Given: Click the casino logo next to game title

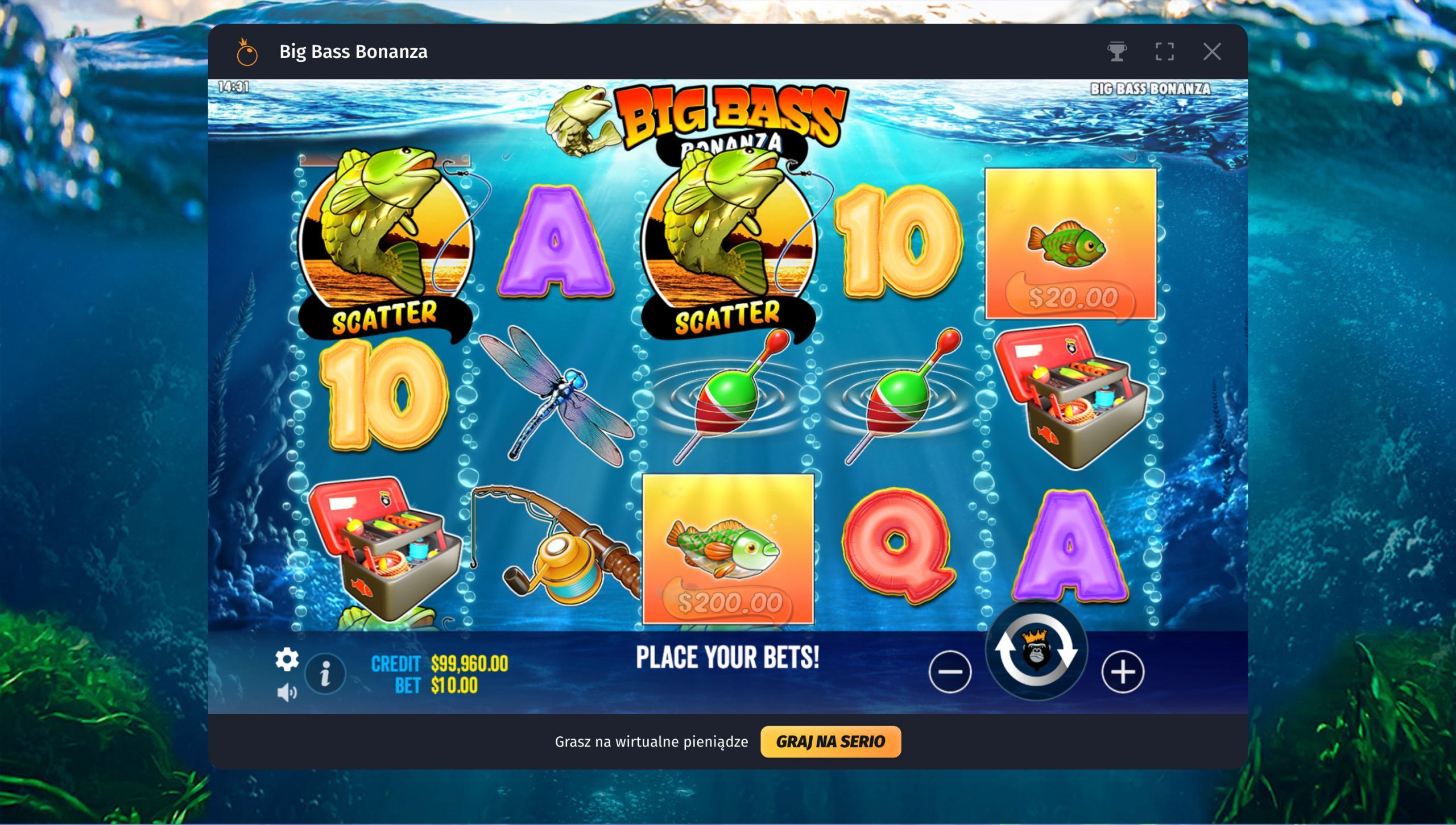Looking at the screenshot, I should coord(247,52).
